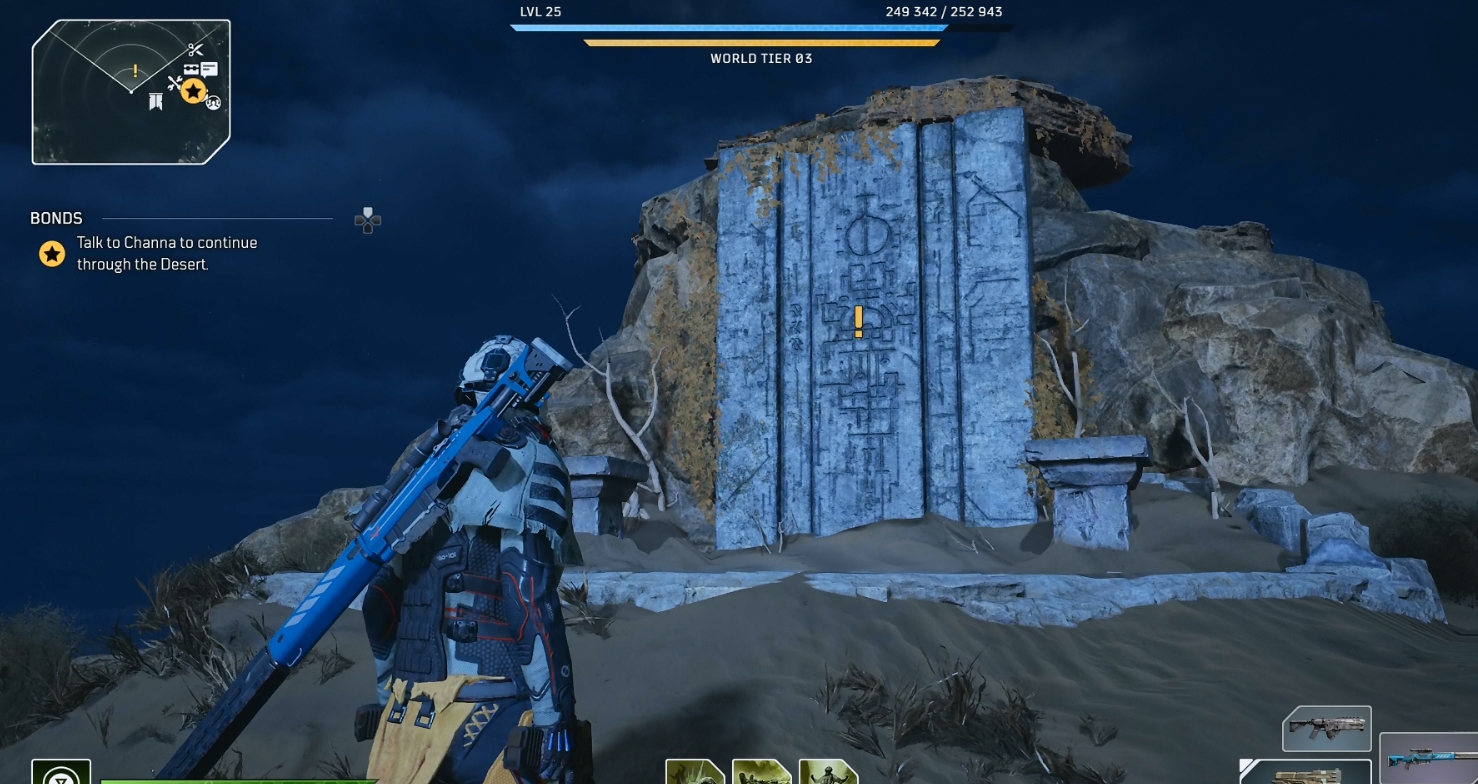
Task: Click the workbench tools icon on the minimap
Action: [175, 84]
